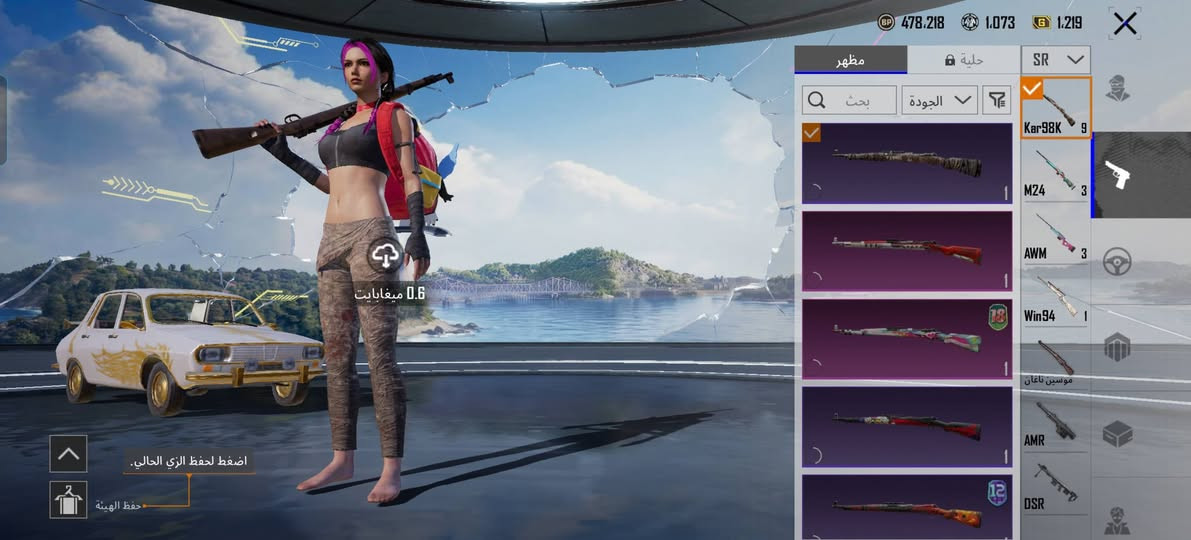Switch to the مظهر tab
Image resolution: width=1191 pixels, height=540 pixels.
850,60
